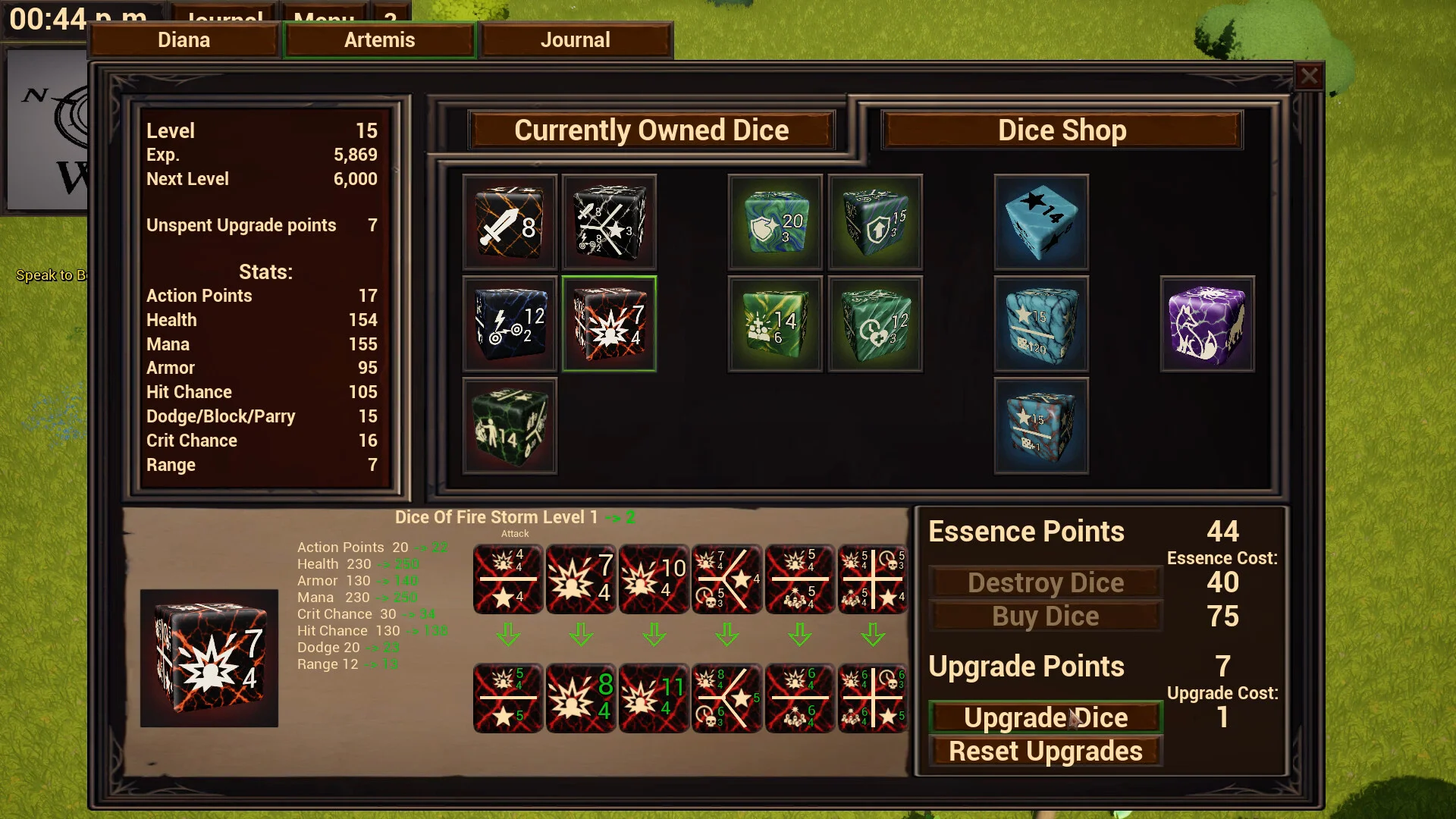Upgrade the selected dice
Image resolution: width=1456 pixels, height=819 pixels.
(1046, 717)
